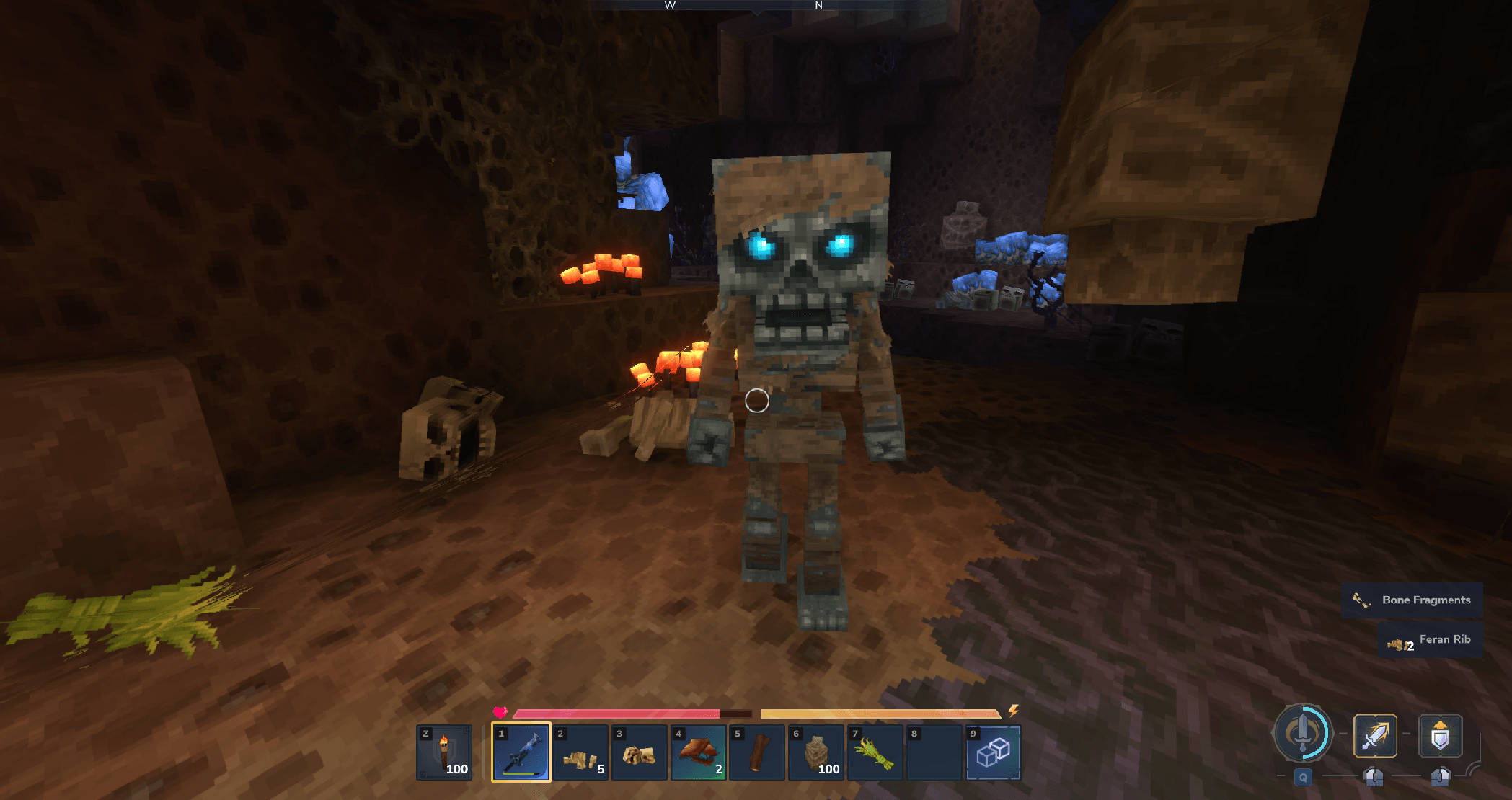Use the glowing sword attack ability

pos(1375,736)
